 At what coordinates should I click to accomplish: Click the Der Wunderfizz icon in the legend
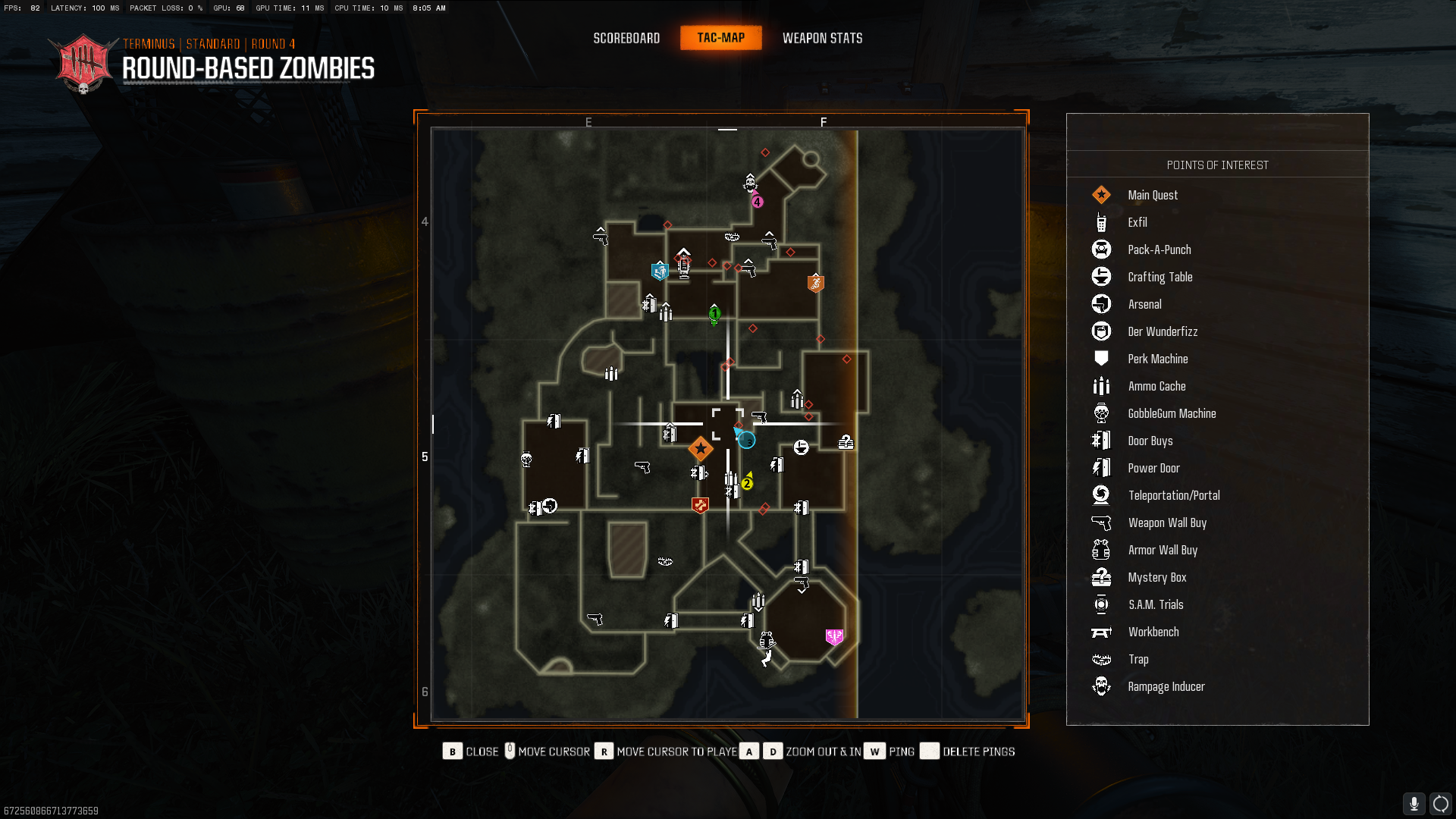[1101, 331]
